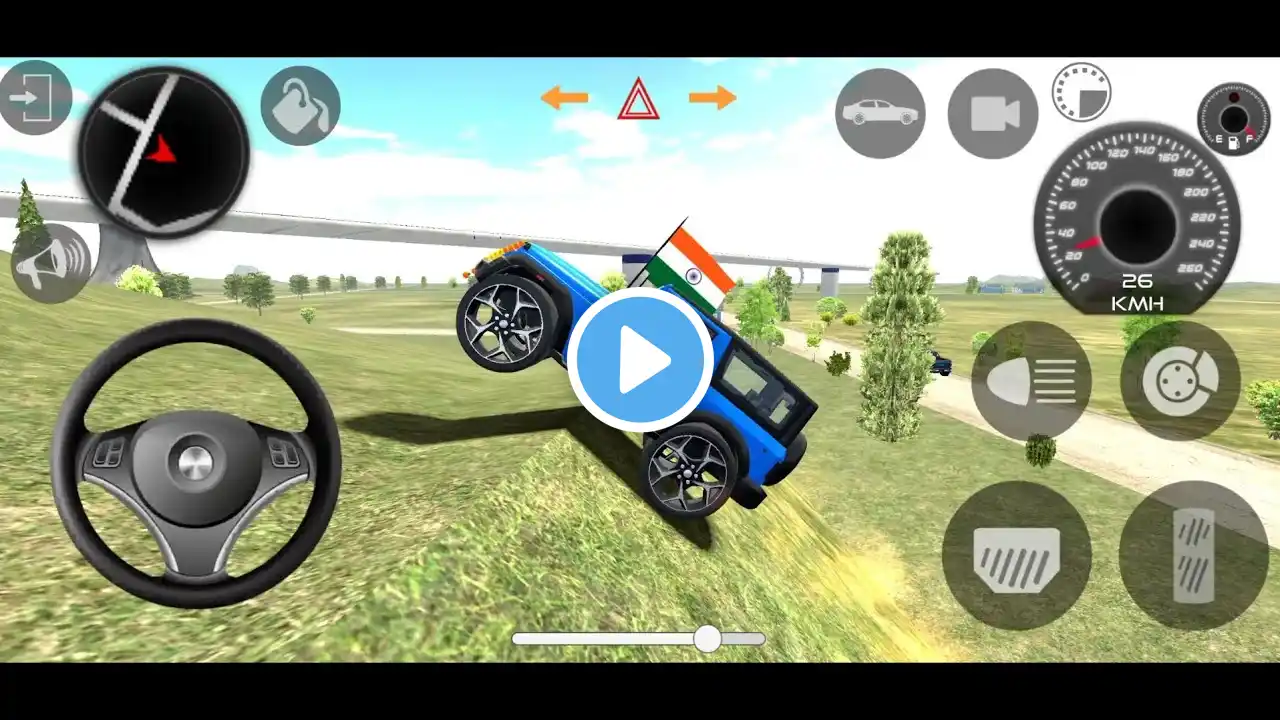Activate the right turn indicator arrow

point(713,97)
